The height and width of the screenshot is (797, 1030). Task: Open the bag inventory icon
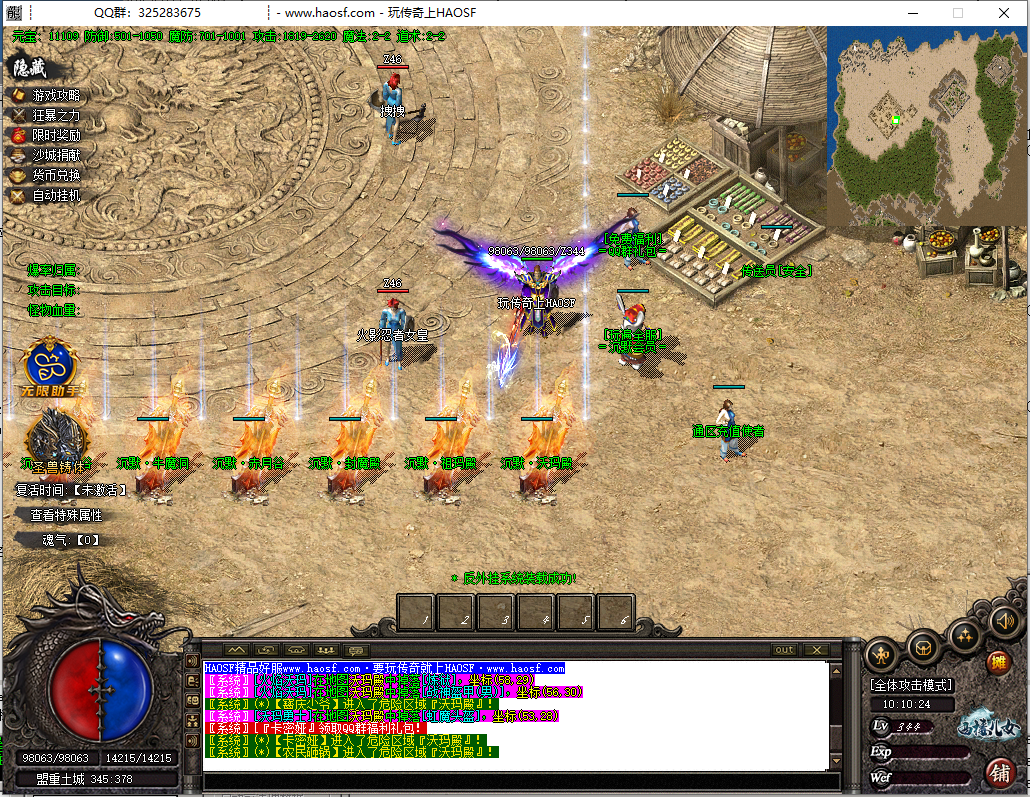(x=922, y=646)
